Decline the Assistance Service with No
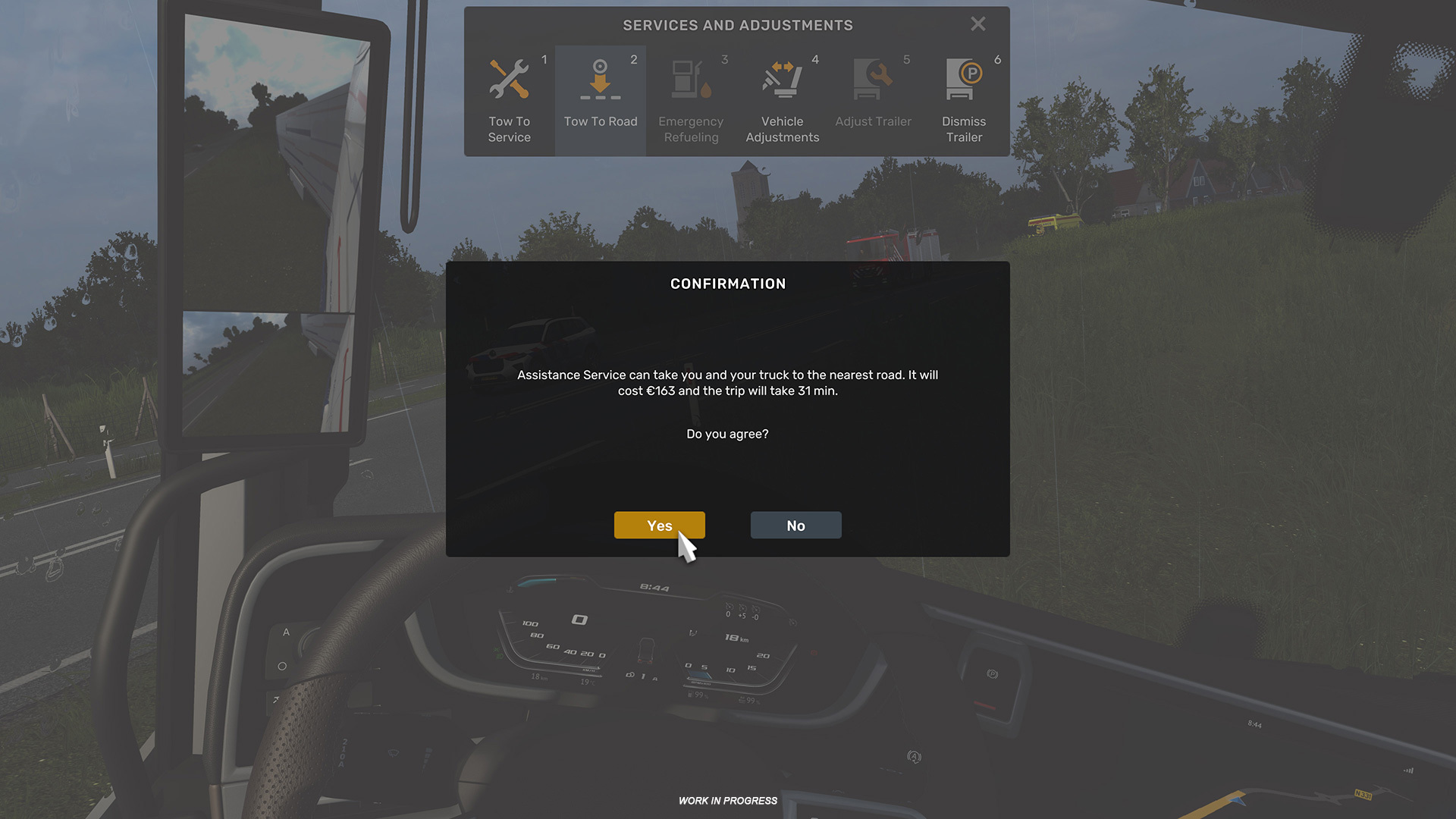Screen dimensions: 1456x819 pos(795,525)
